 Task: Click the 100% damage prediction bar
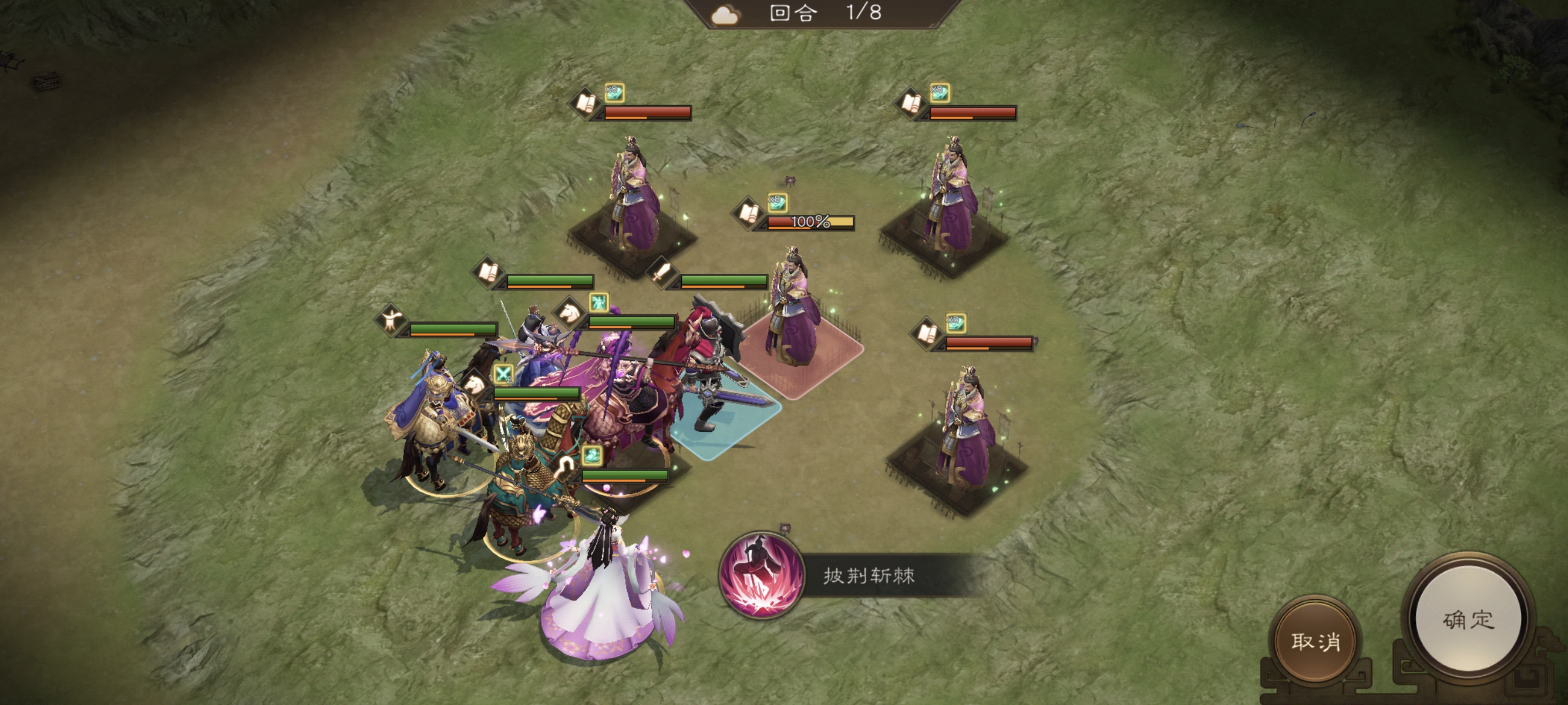coord(810,223)
